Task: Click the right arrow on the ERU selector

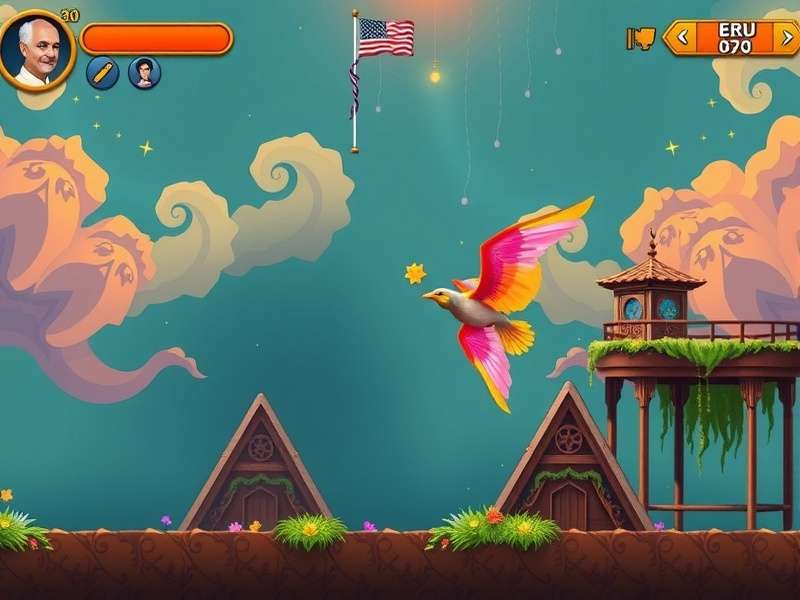Action: coord(787,38)
